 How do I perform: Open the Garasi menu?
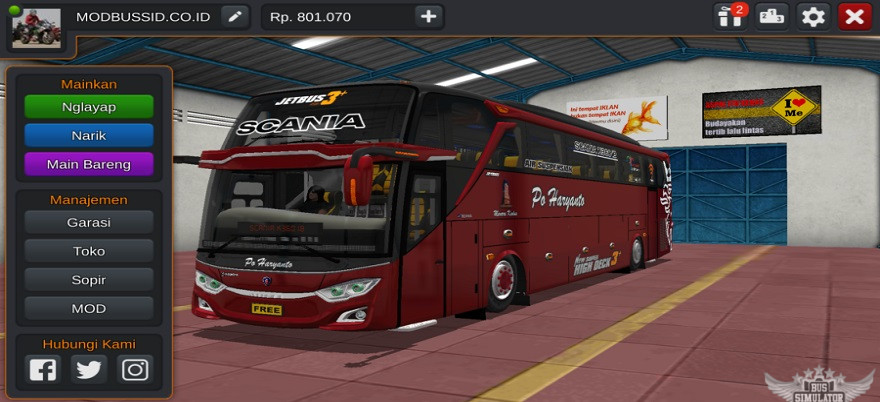89,222
